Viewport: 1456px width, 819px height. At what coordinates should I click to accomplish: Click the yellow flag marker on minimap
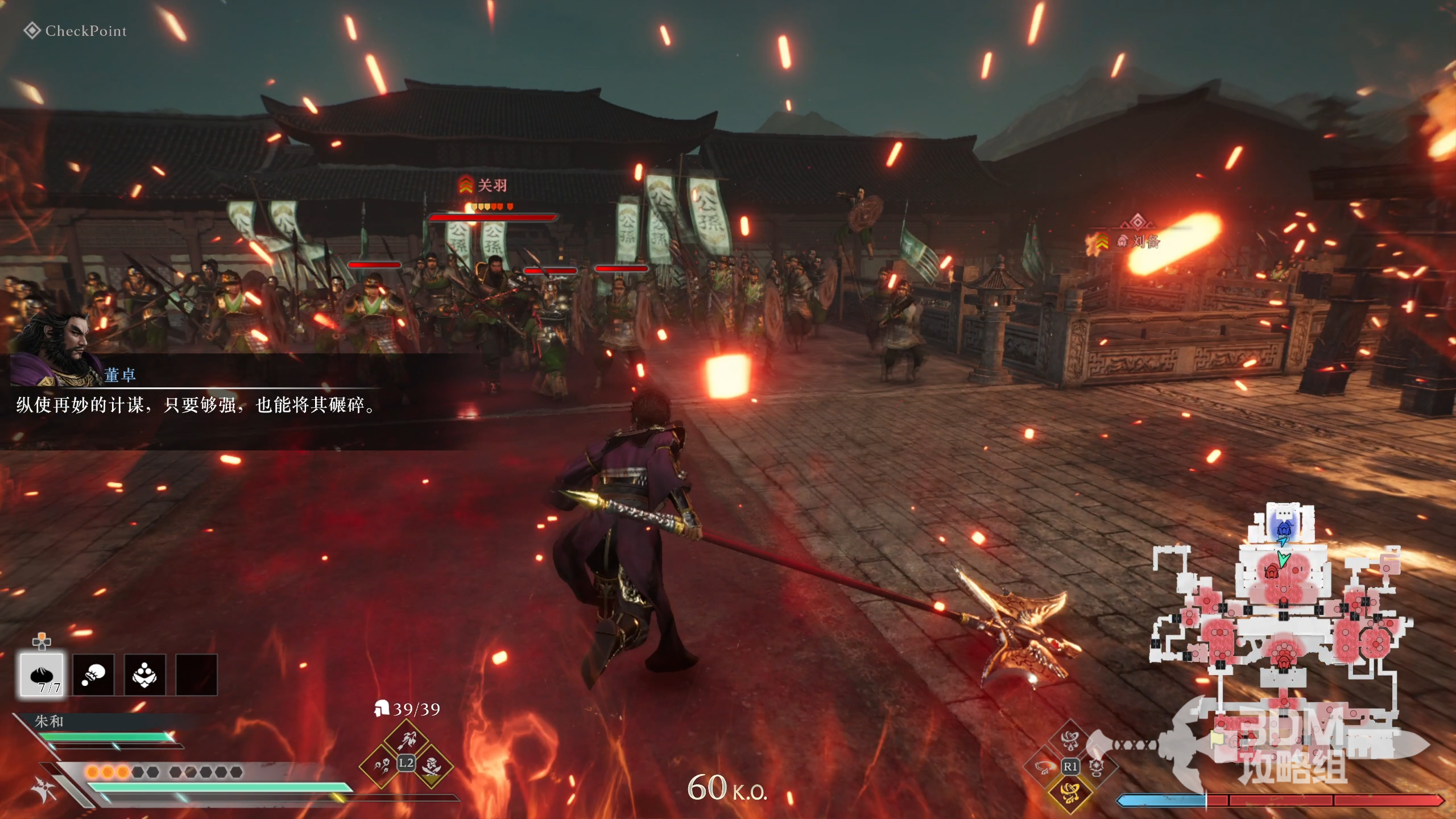1216,739
